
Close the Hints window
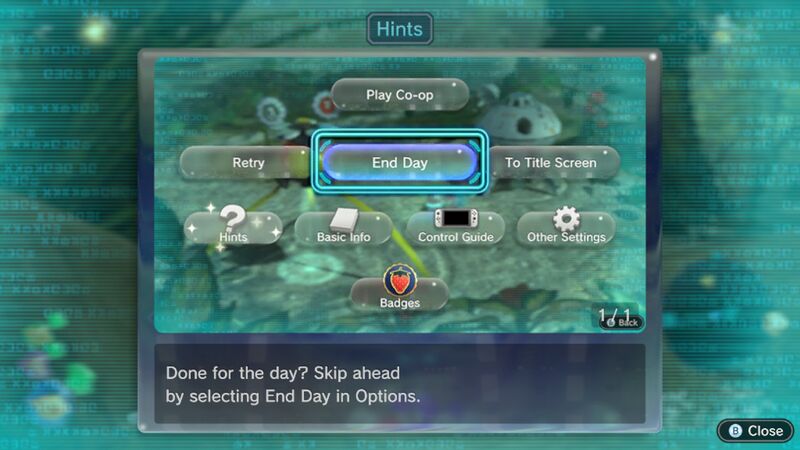756,430
